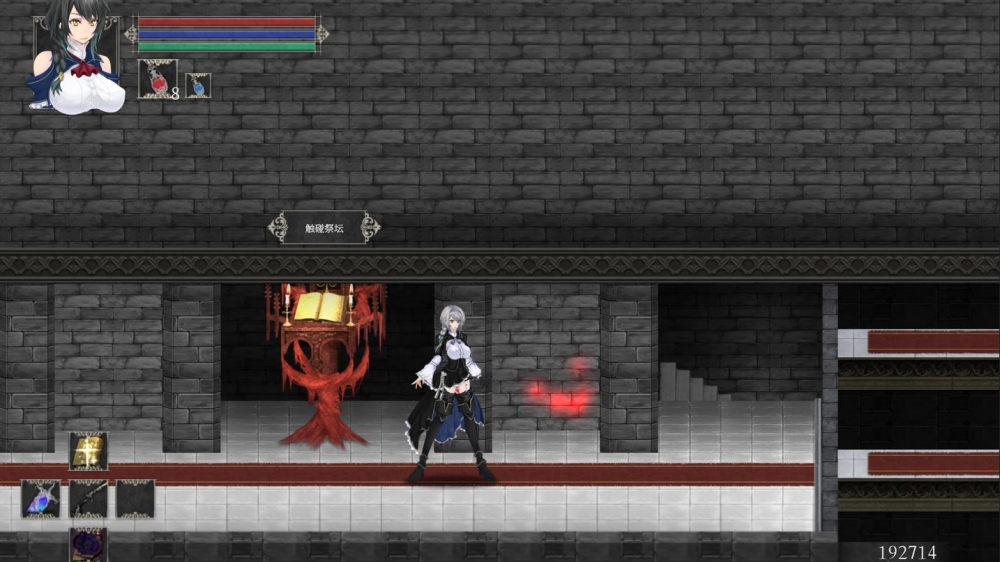Select the blue mana potion slot

click(198, 86)
